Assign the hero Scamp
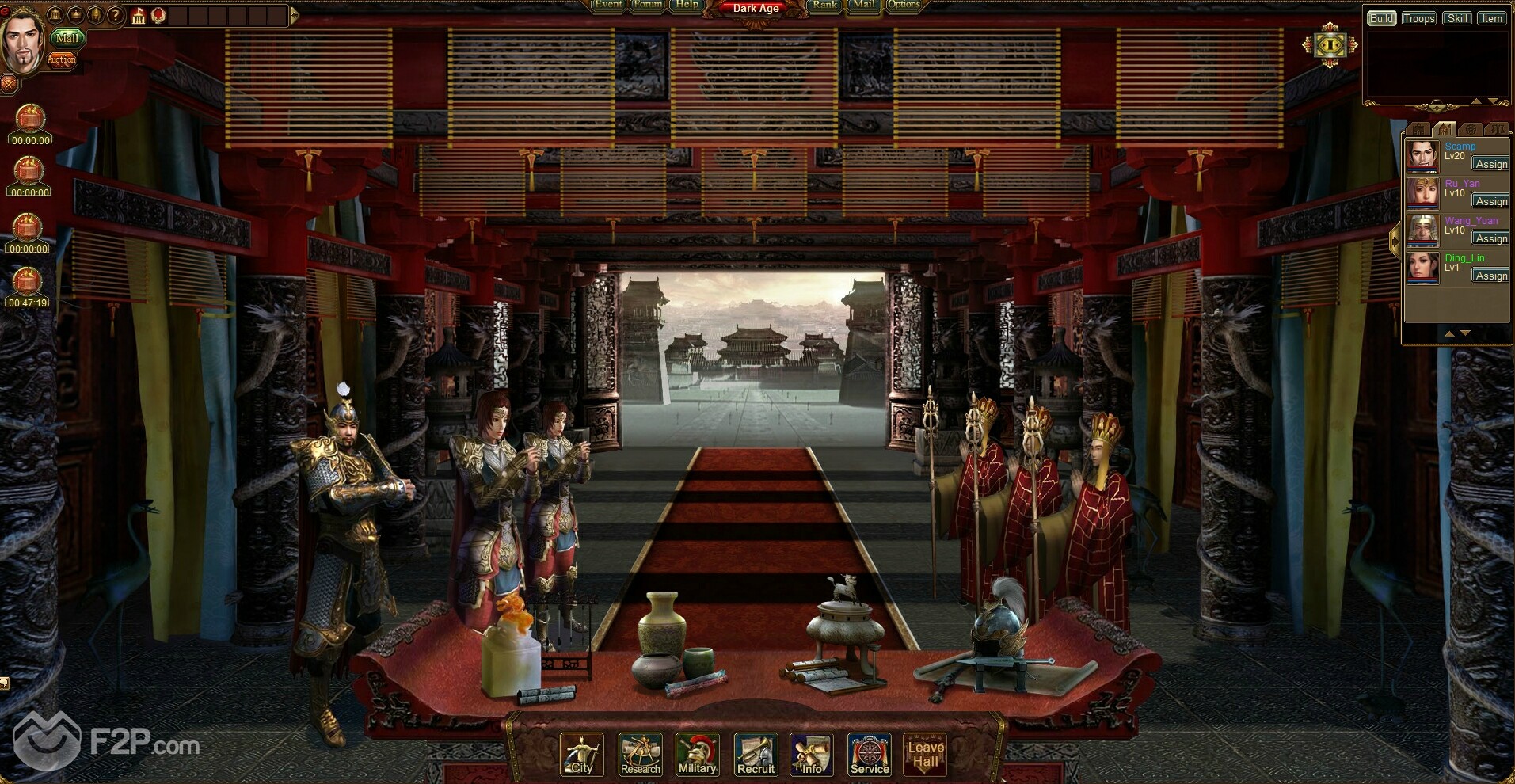Image resolution: width=1515 pixels, height=784 pixels. pyautogui.click(x=1491, y=164)
